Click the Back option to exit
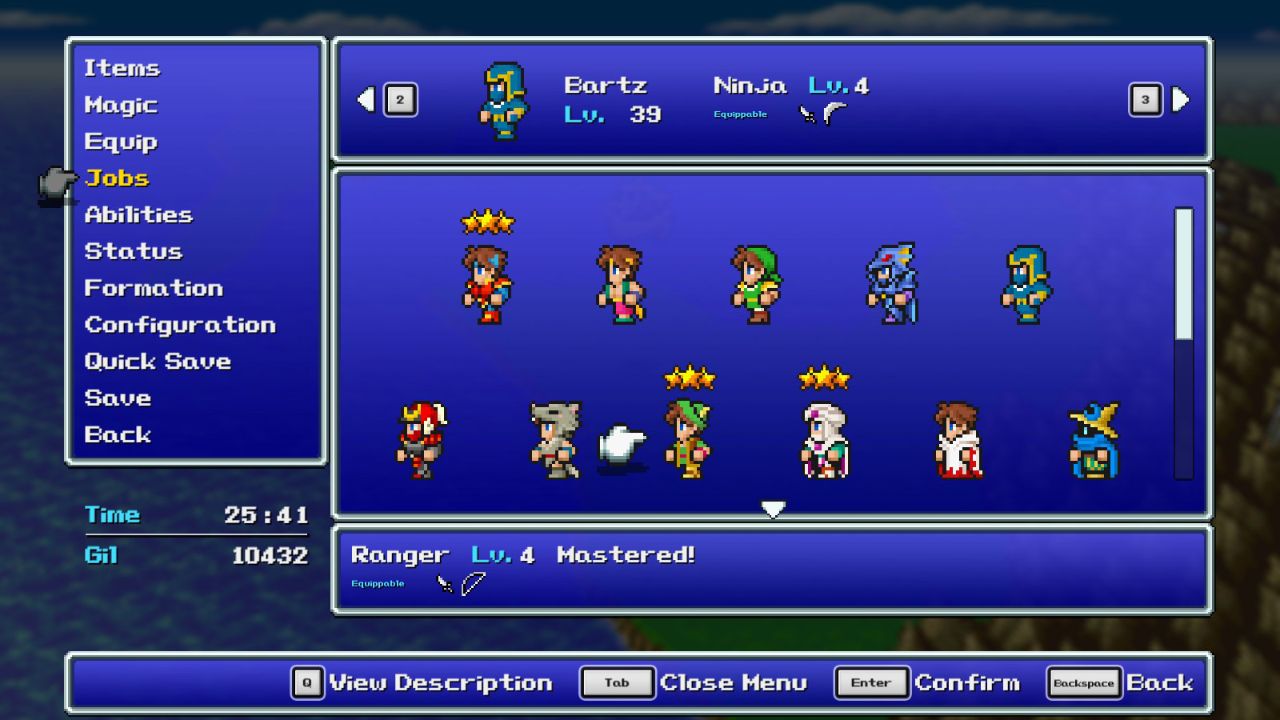The height and width of the screenshot is (720, 1280). [117, 434]
